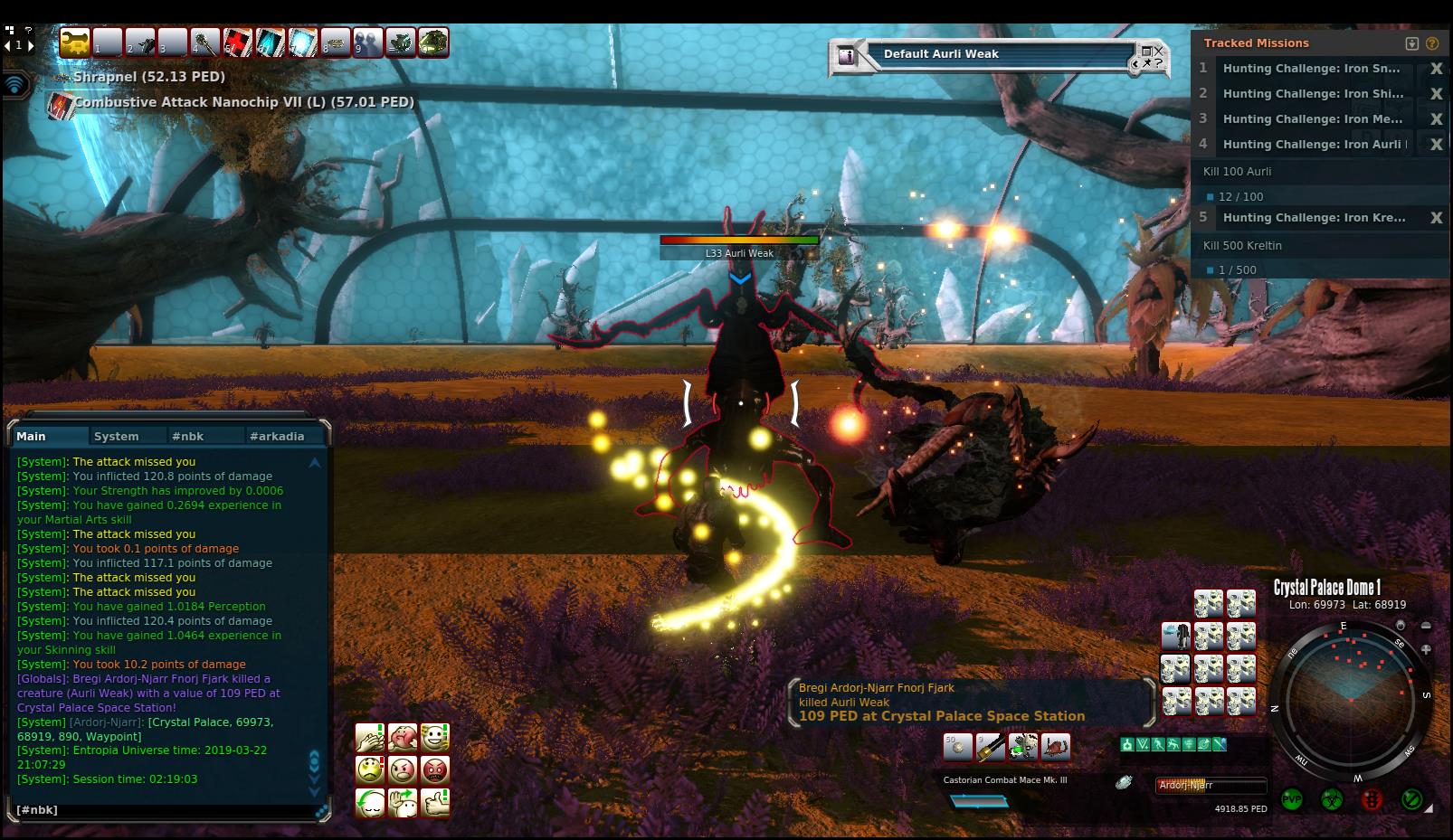Select the Iron Kreltin hunting challenge mission
The width and height of the screenshot is (1453, 840).
point(1314,218)
